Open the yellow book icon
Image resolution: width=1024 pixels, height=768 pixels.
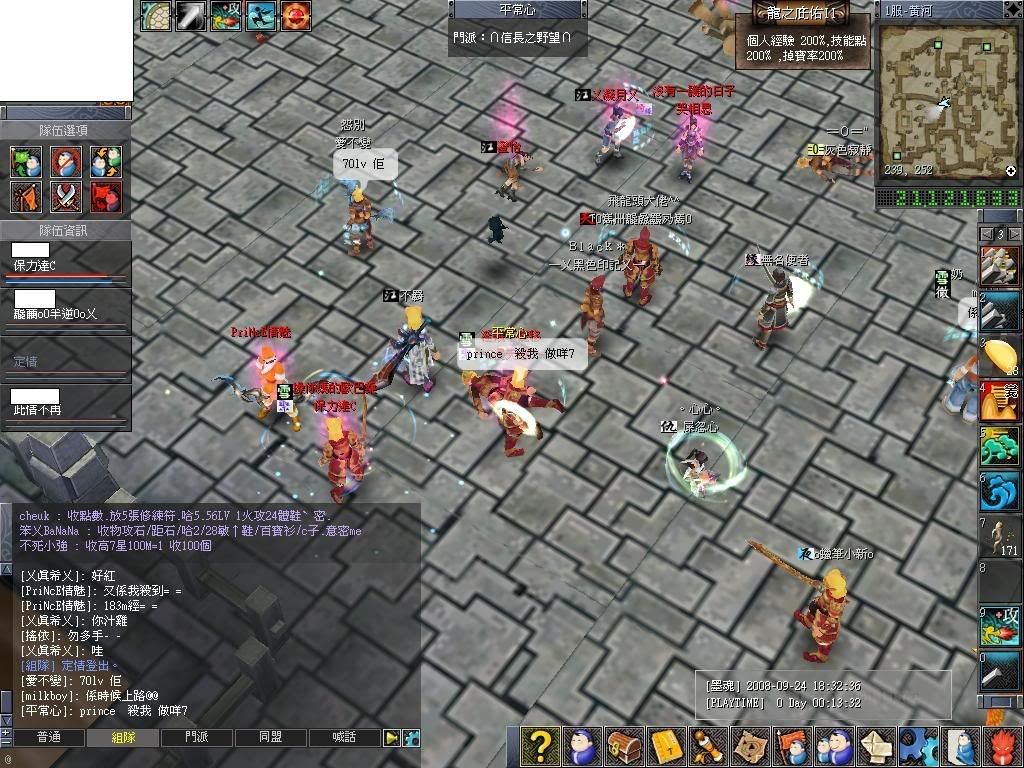tap(666, 746)
